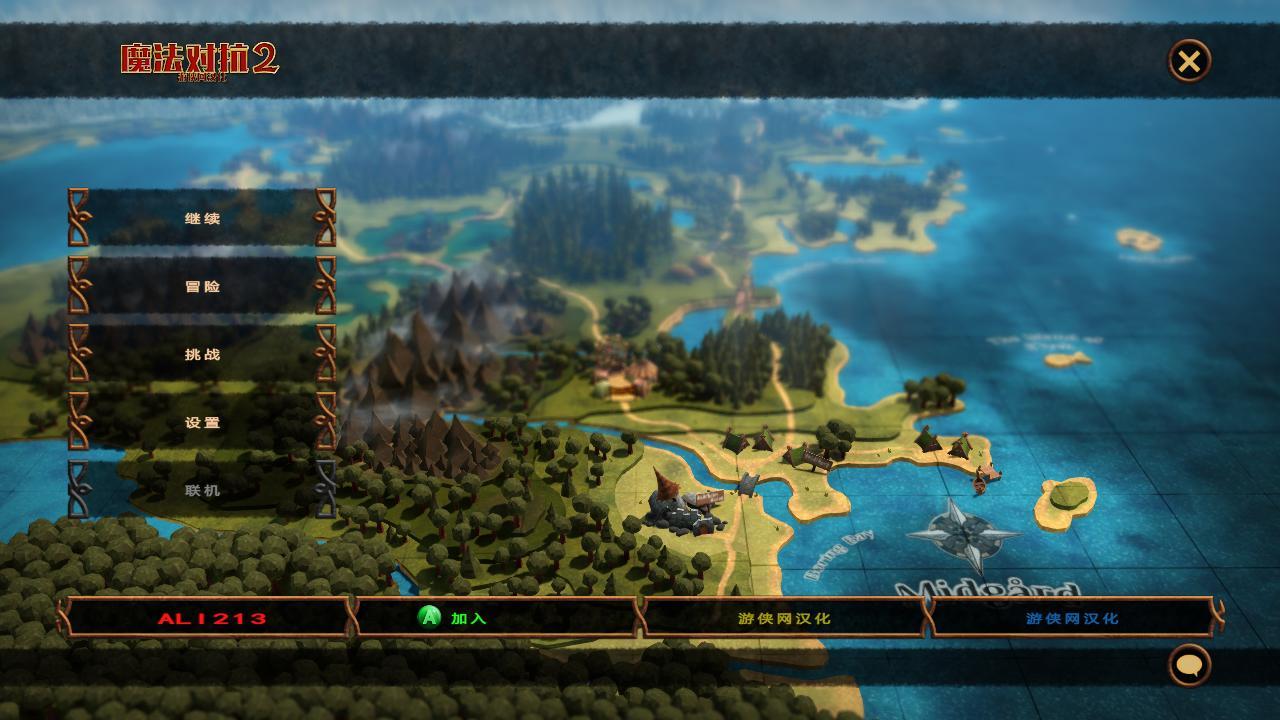Select the greyed 联机 (Online) entry

202,490
